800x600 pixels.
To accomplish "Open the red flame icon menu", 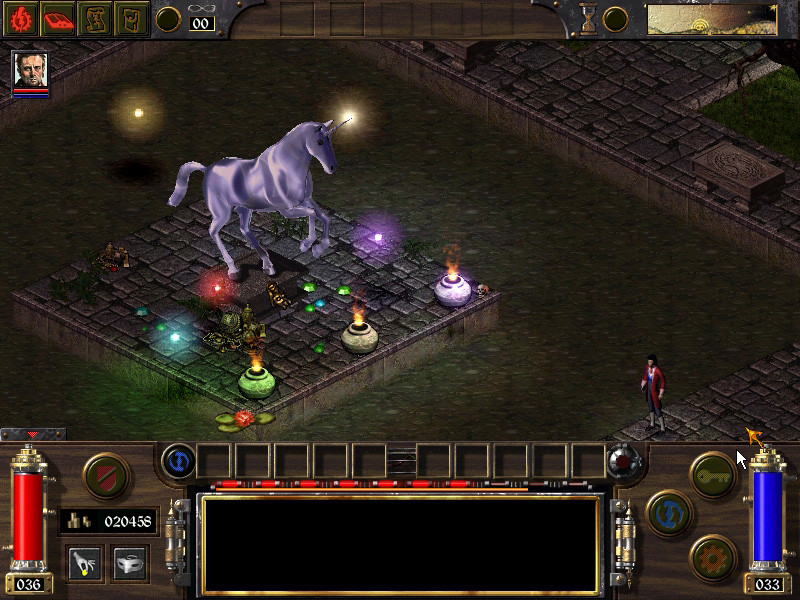I will pyautogui.click(x=21, y=18).
